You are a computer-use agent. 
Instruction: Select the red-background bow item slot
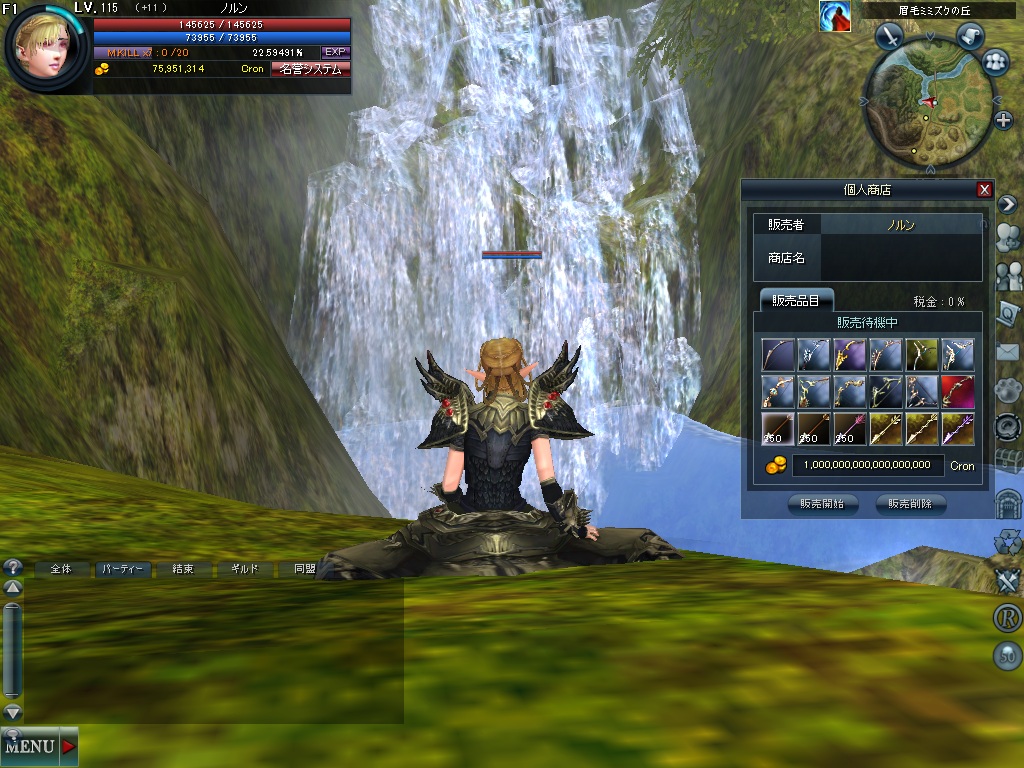coord(958,391)
